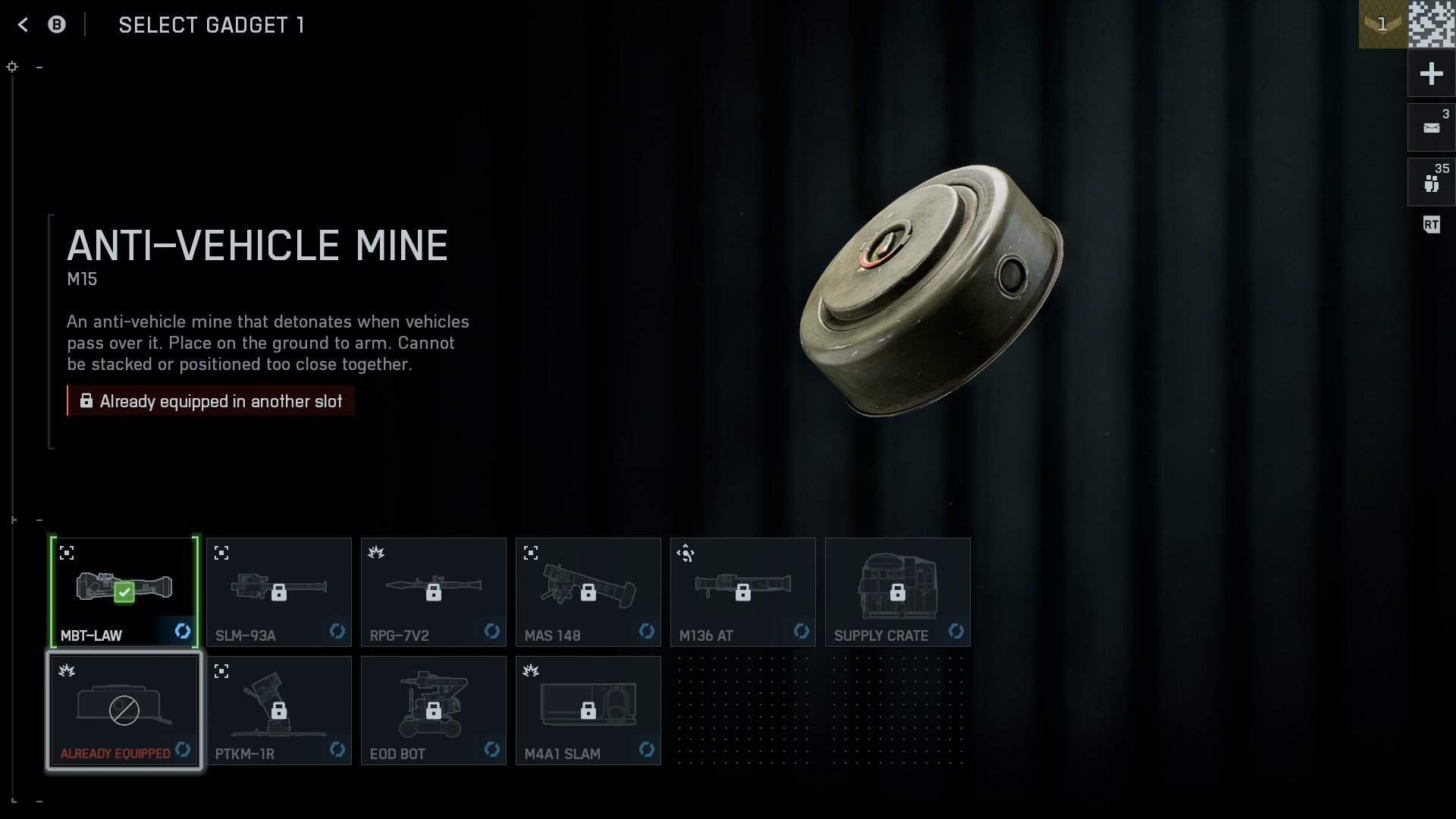The height and width of the screenshot is (819, 1456).
Task: Open the SELECT GADGET 1 header menu
Action: point(212,24)
